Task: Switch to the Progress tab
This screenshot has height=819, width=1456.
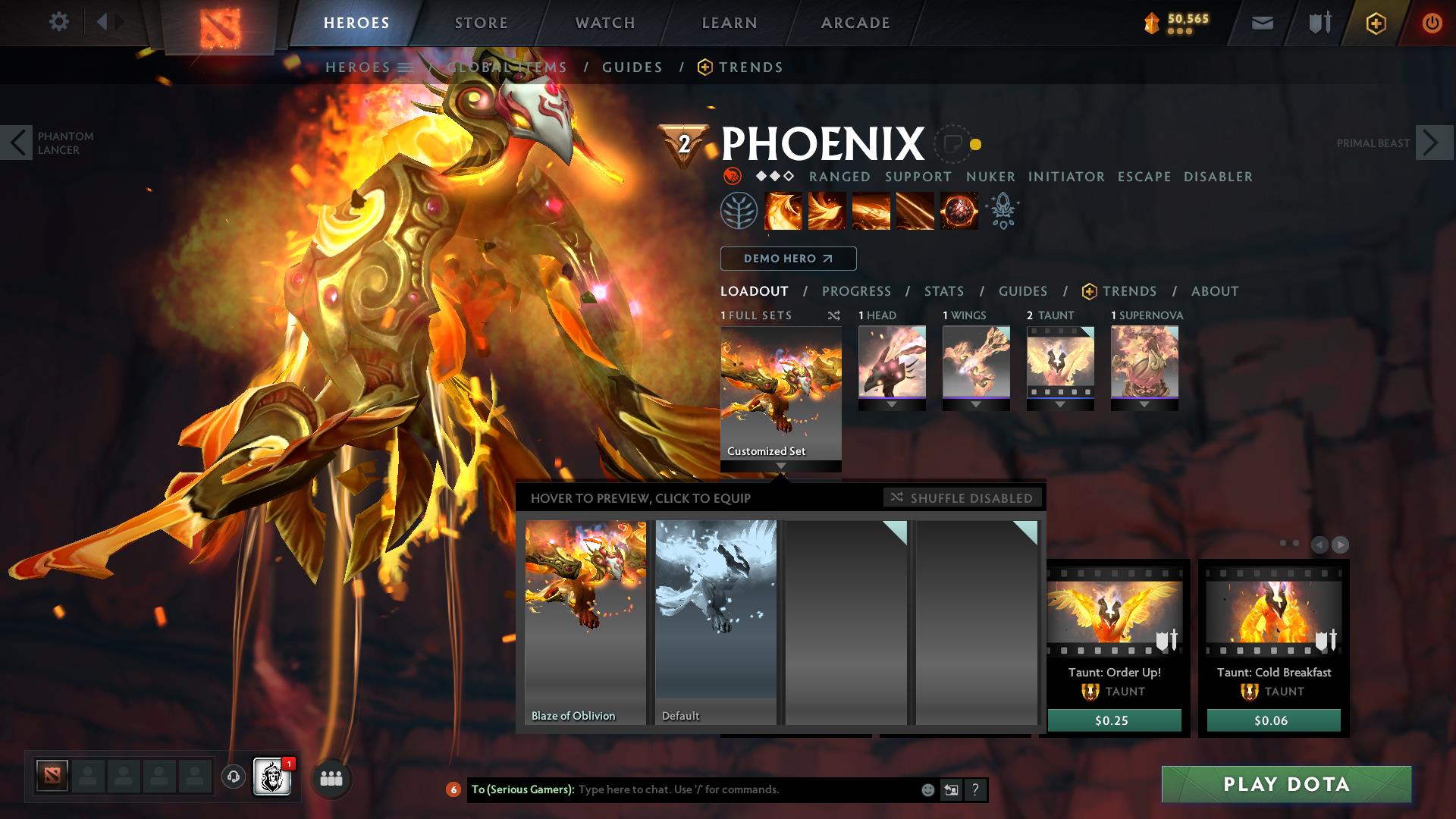Action: 857,290
